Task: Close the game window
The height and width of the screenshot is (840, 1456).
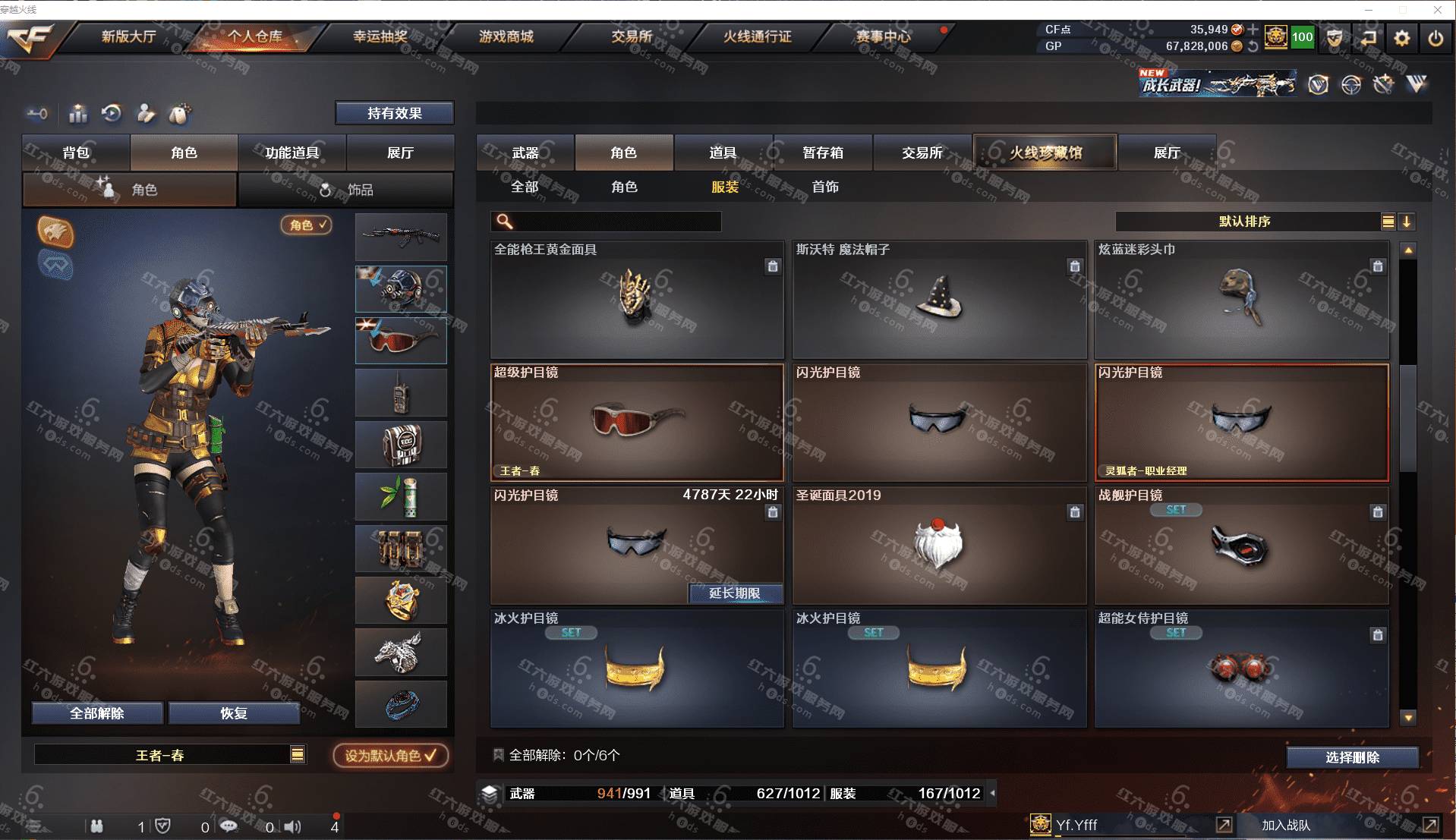Action: (1437, 10)
